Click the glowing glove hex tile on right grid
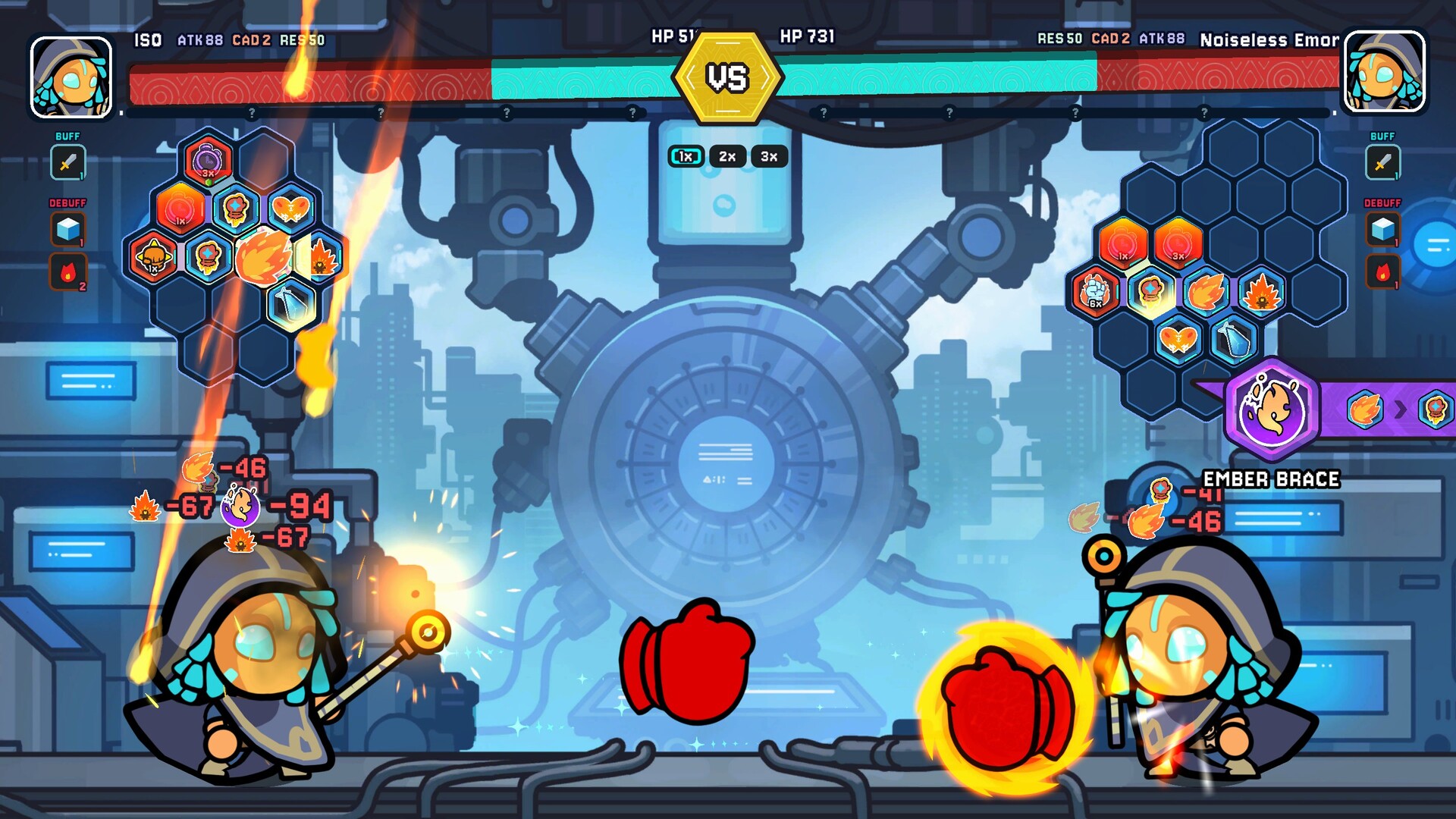This screenshot has width=1456, height=819. coord(1150,291)
